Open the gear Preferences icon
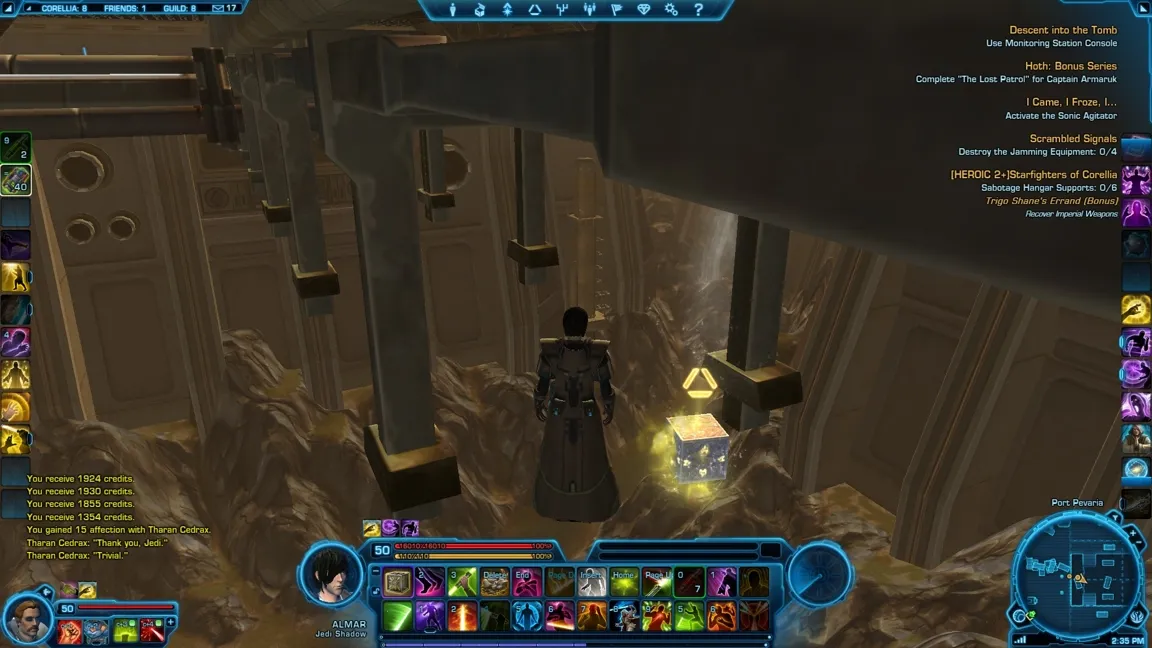1152x648 pixels. (x=671, y=10)
